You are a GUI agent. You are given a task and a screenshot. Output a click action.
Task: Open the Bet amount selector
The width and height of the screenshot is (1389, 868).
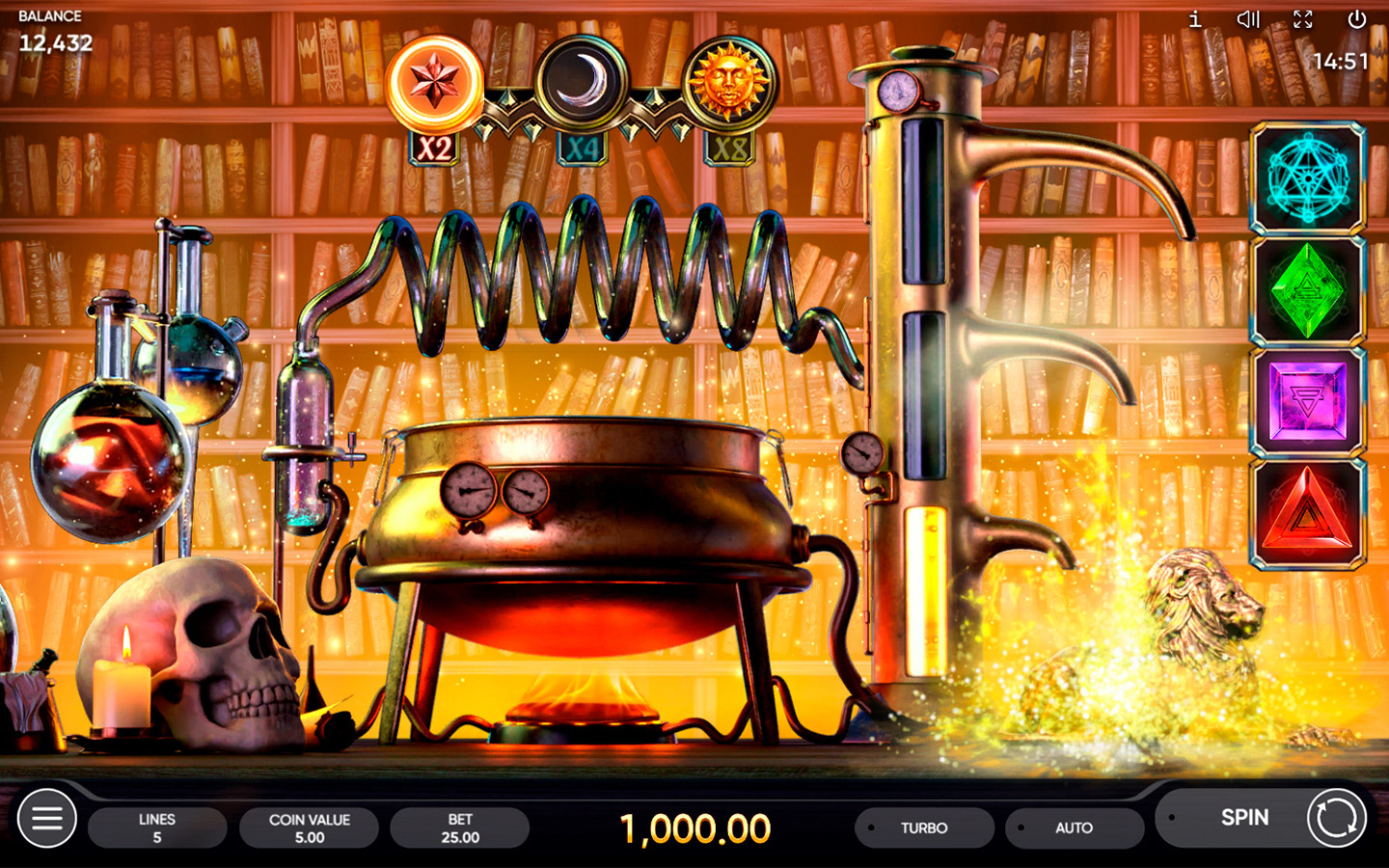coord(460,827)
